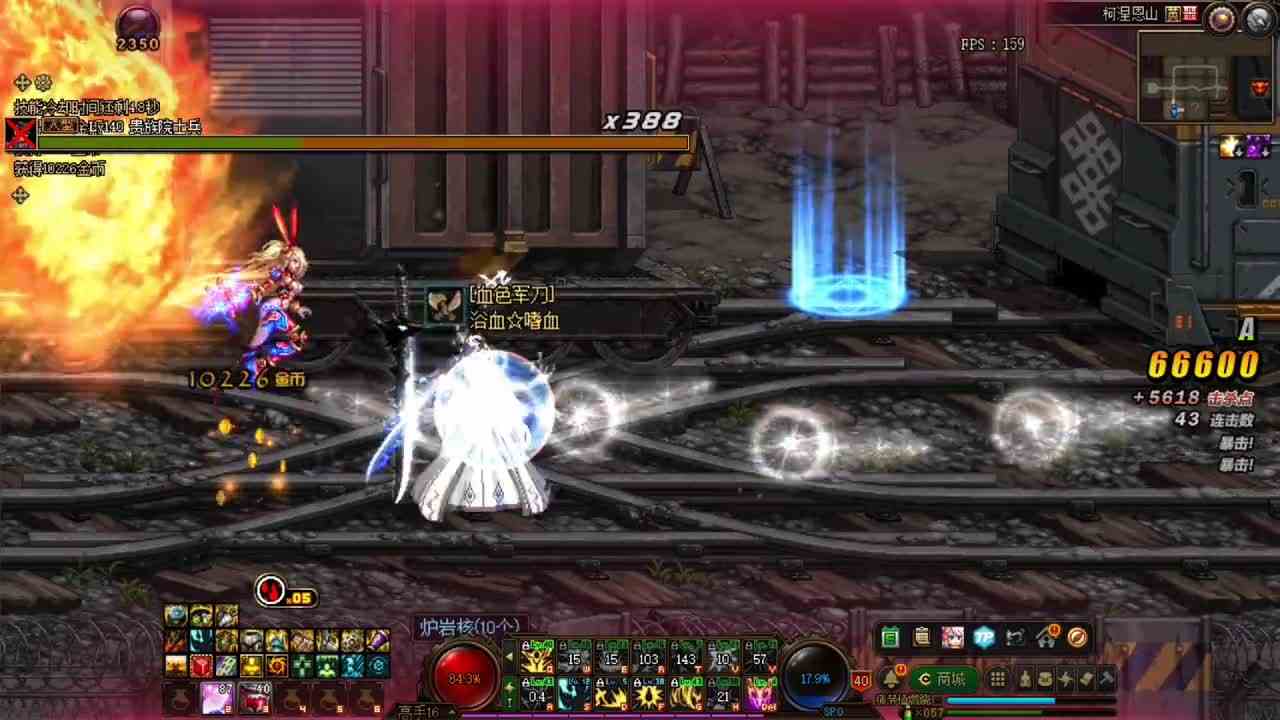
Task: Click the blue TP skill point icon
Action: pyautogui.click(x=982, y=637)
